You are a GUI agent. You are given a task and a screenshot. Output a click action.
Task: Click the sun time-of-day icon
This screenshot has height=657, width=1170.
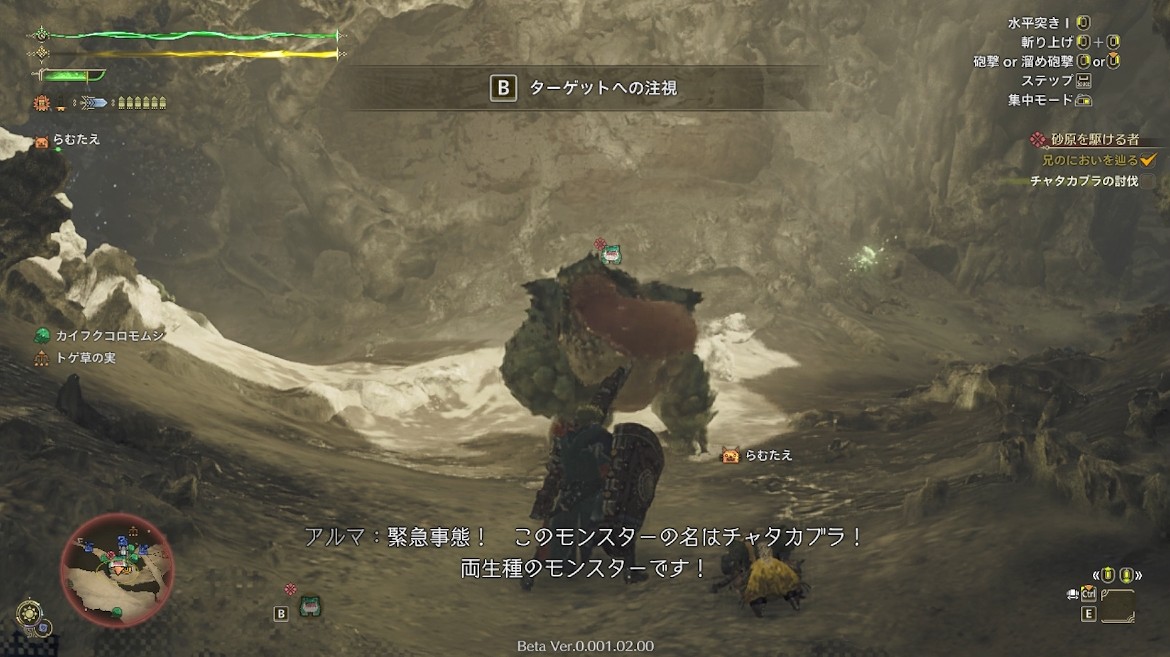28,613
